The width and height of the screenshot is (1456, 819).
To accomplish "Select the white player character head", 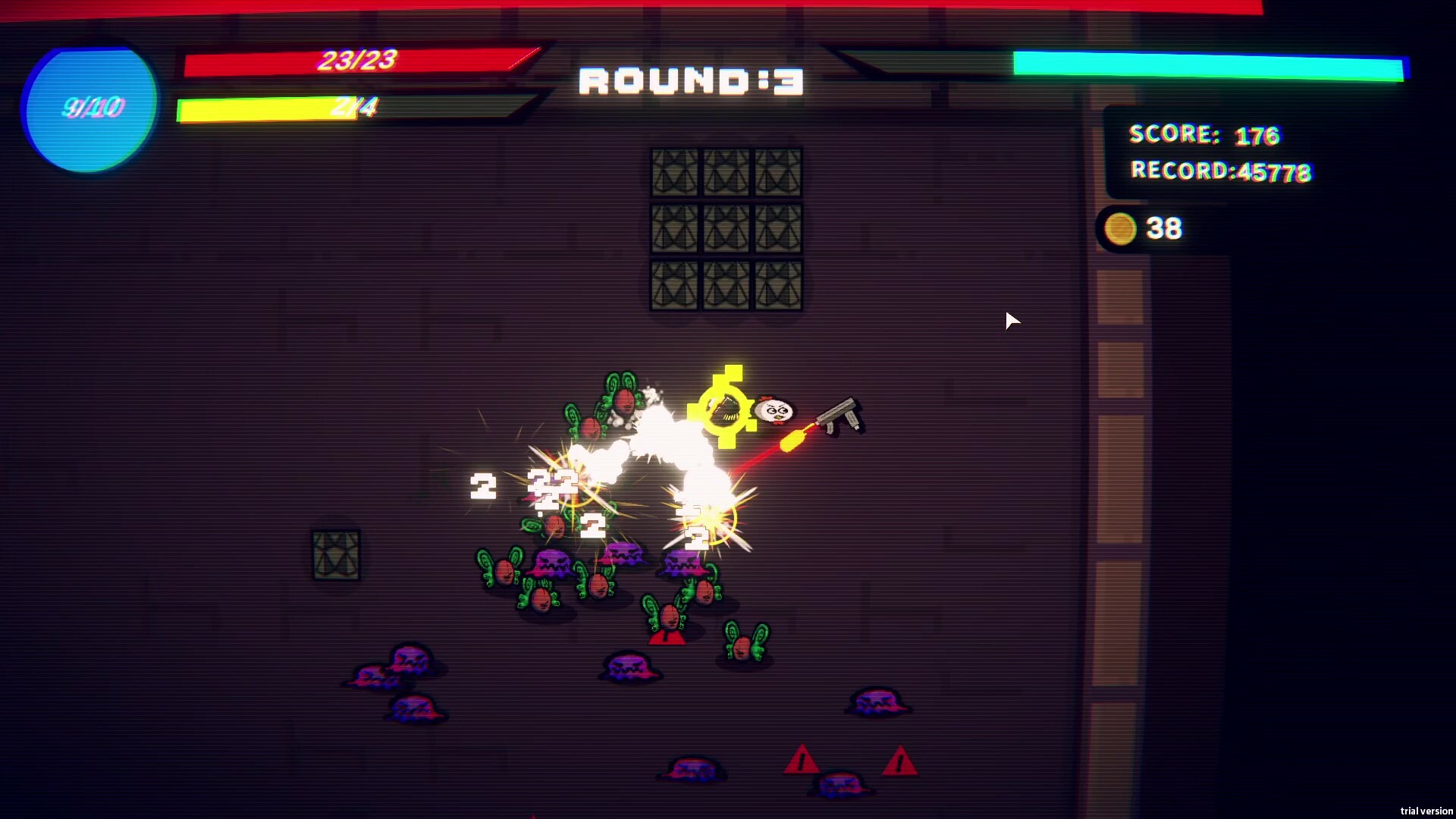I will [x=773, y=409].
